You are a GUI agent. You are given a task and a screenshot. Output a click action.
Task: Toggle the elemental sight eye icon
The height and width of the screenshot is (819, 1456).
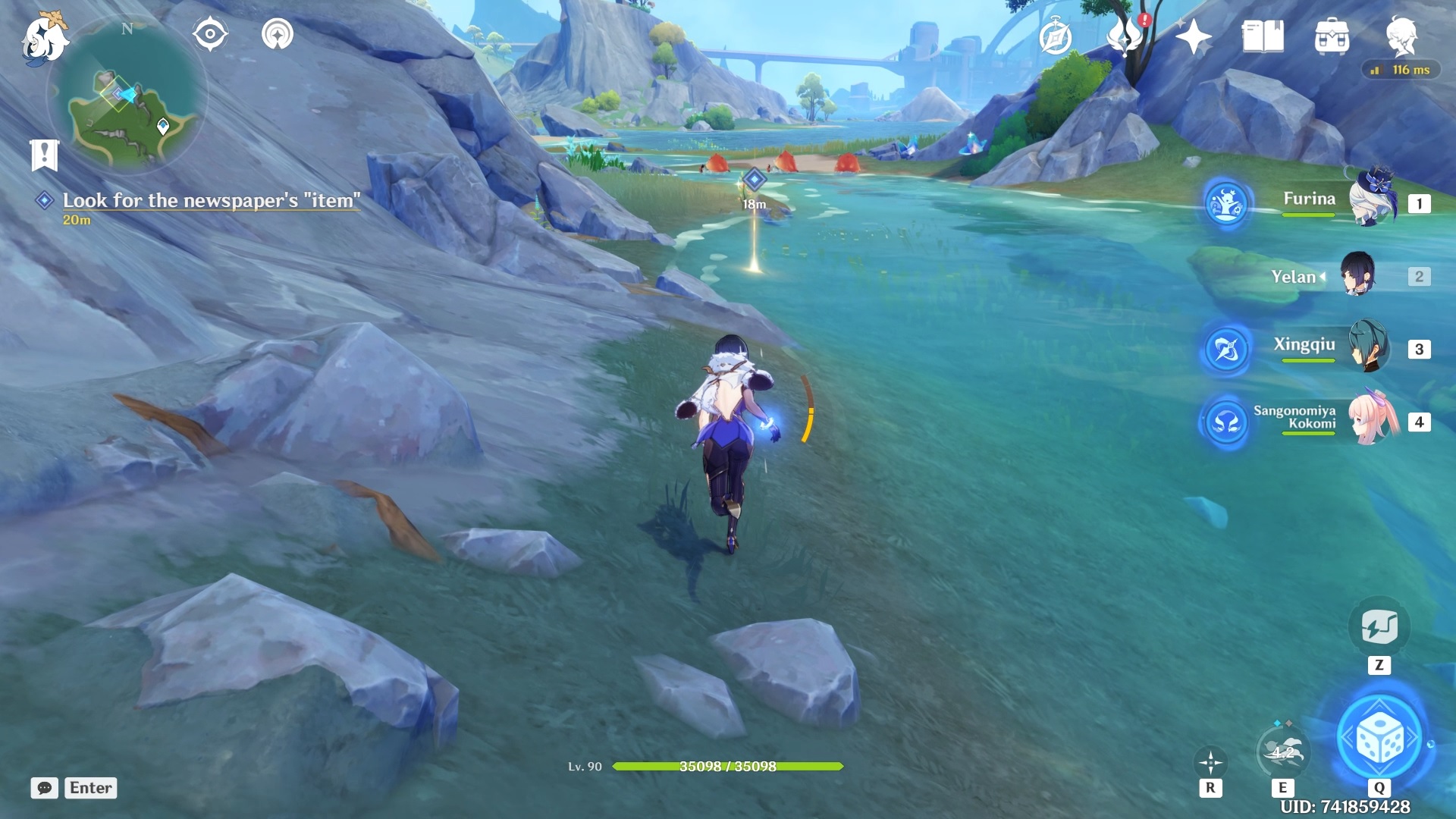coord(210,35)
